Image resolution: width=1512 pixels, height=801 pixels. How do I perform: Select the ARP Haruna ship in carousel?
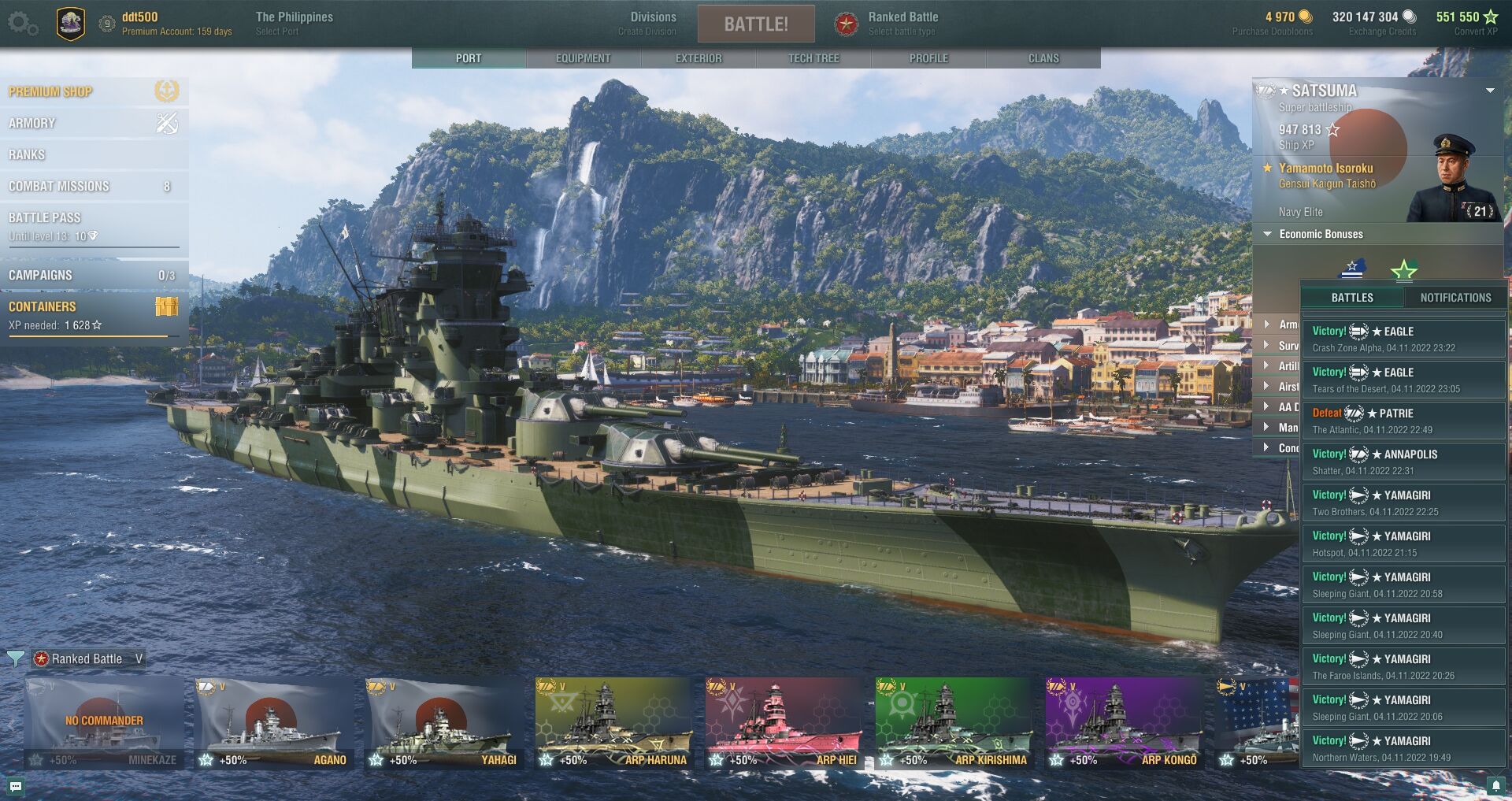click(x=613, y=723)
